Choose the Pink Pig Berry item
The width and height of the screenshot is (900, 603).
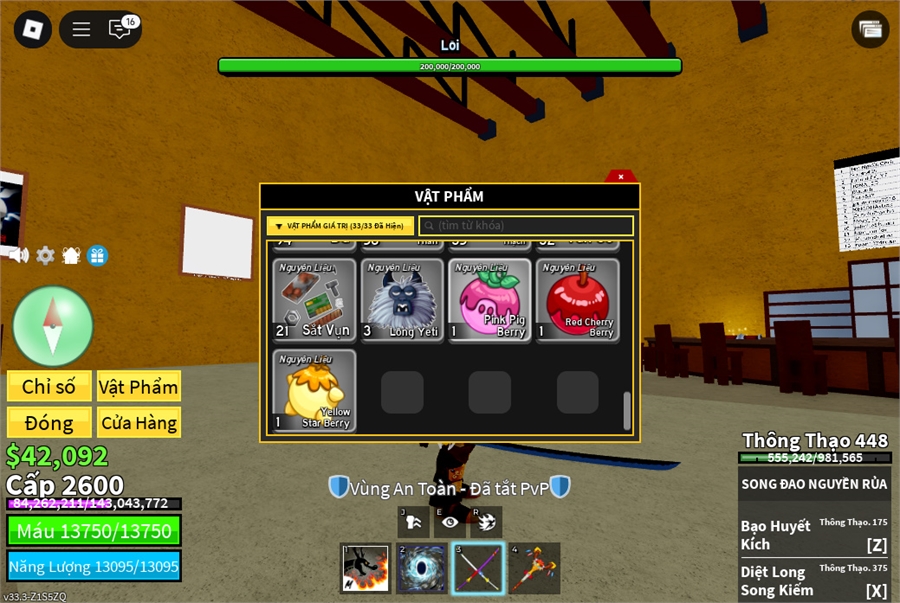coord(490,300)
